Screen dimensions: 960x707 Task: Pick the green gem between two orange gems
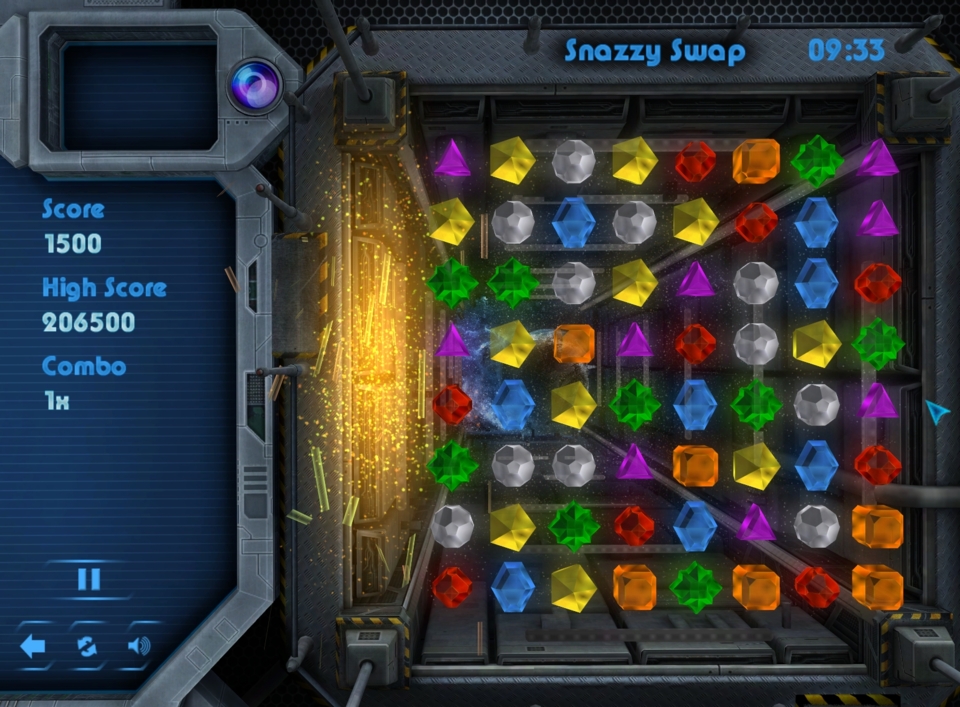[x=695, y=587]
